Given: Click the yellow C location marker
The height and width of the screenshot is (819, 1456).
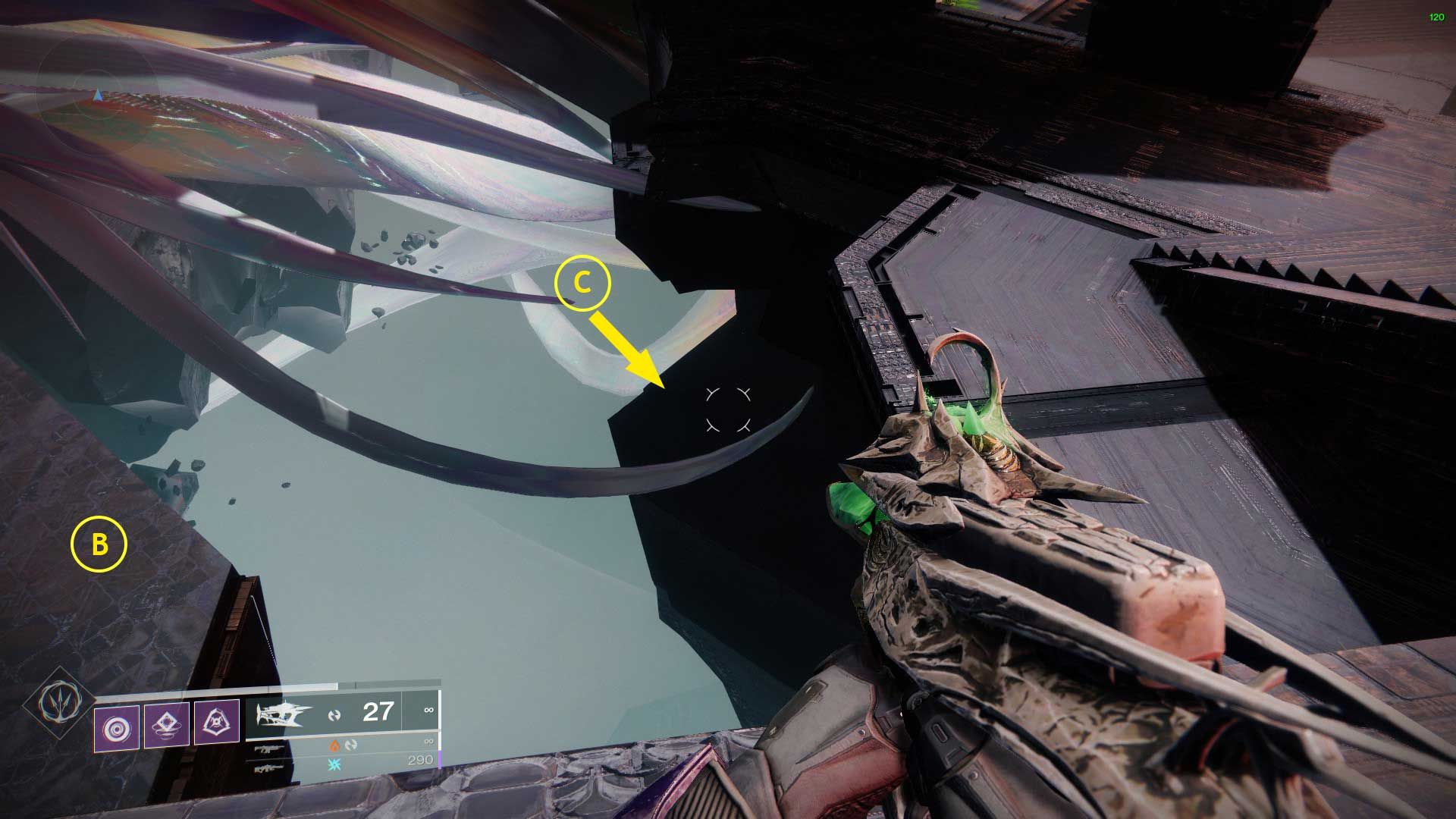Looking at the screenshot, I should pos(584,284).
